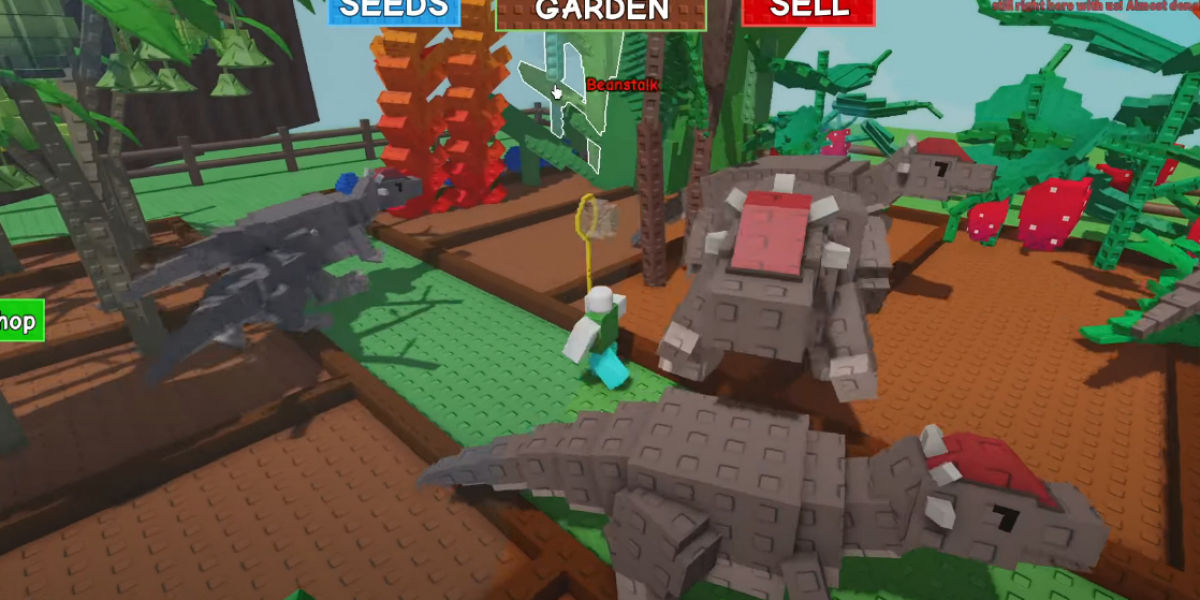Viewport: 1200px width, 600px height.
Task: Go to the brown GARDEN button
Action: pos(601,12)
